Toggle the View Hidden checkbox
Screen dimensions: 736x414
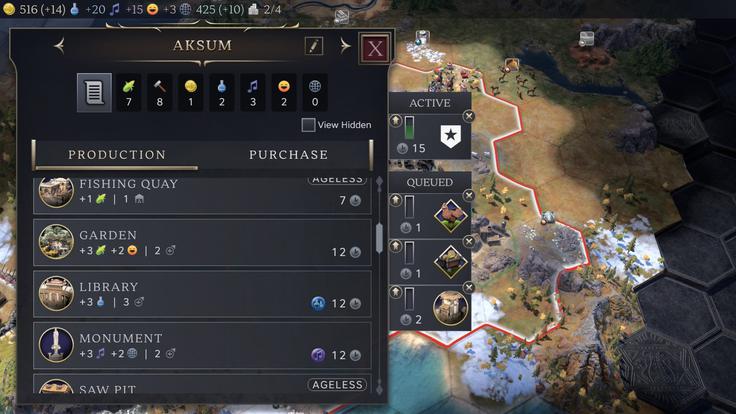pos(308,125)
